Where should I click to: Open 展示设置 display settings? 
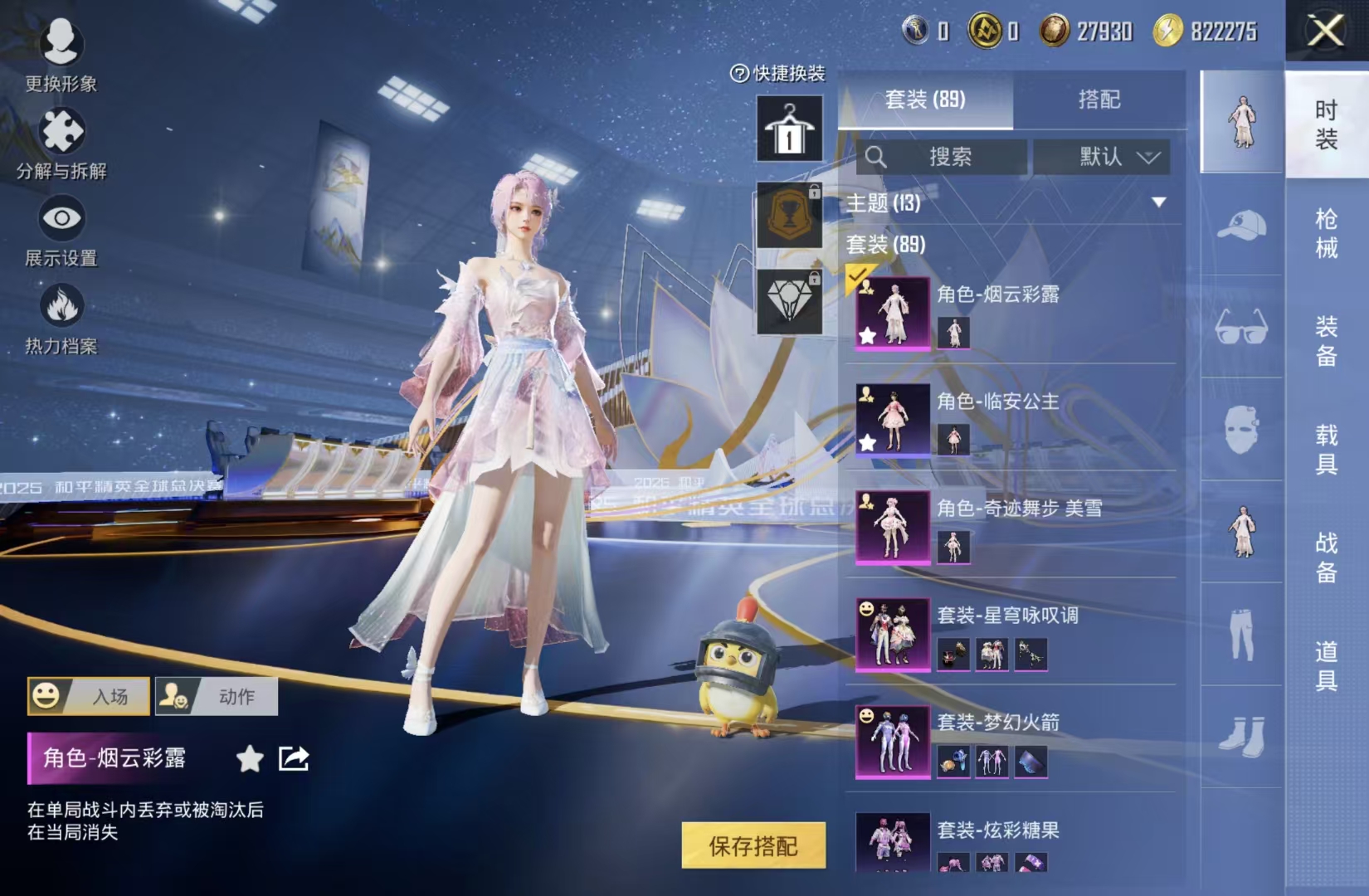point(61,230)
